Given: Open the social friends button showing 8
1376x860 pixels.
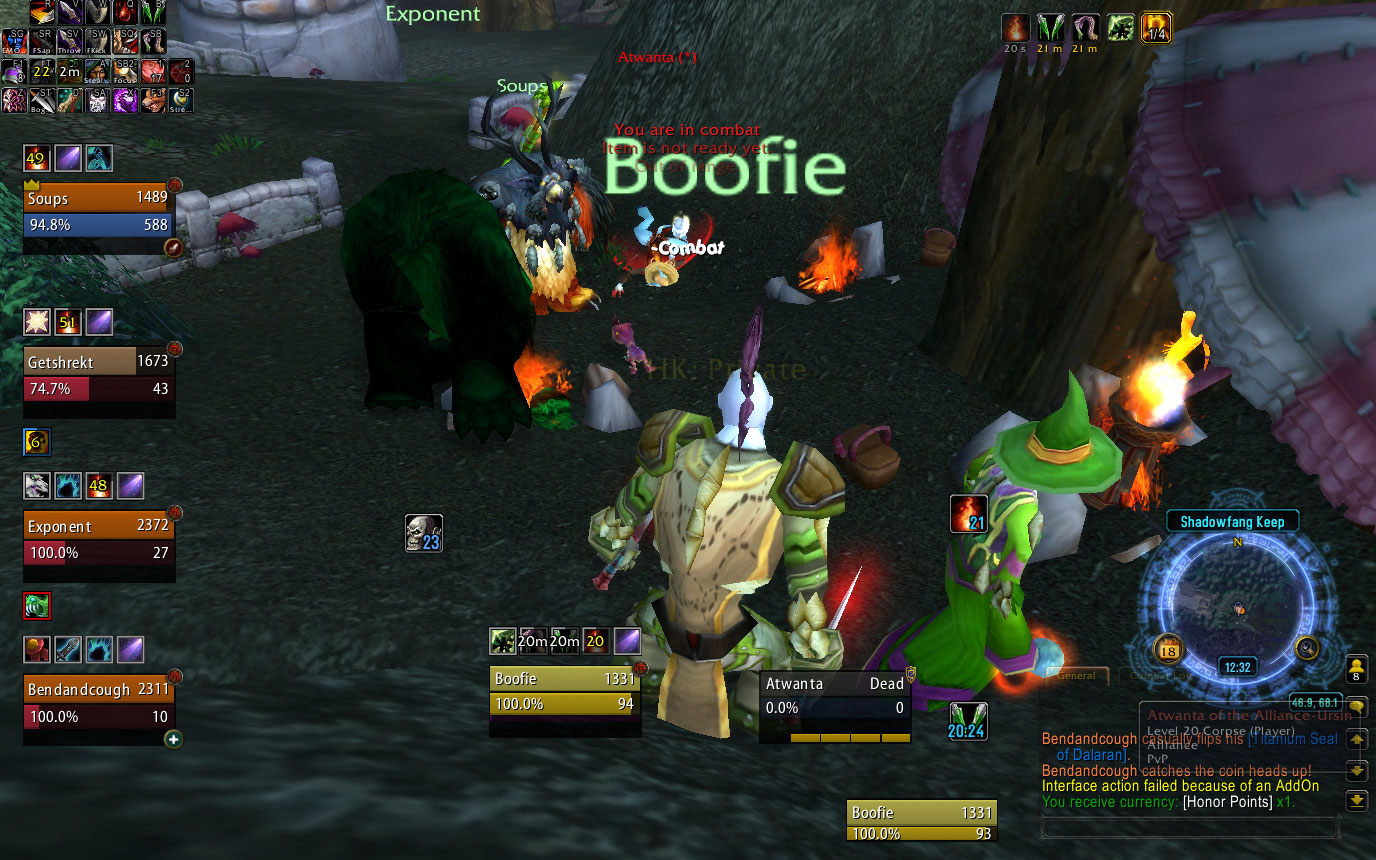Looking at the screenshot, I should [x=1356, y=668].
